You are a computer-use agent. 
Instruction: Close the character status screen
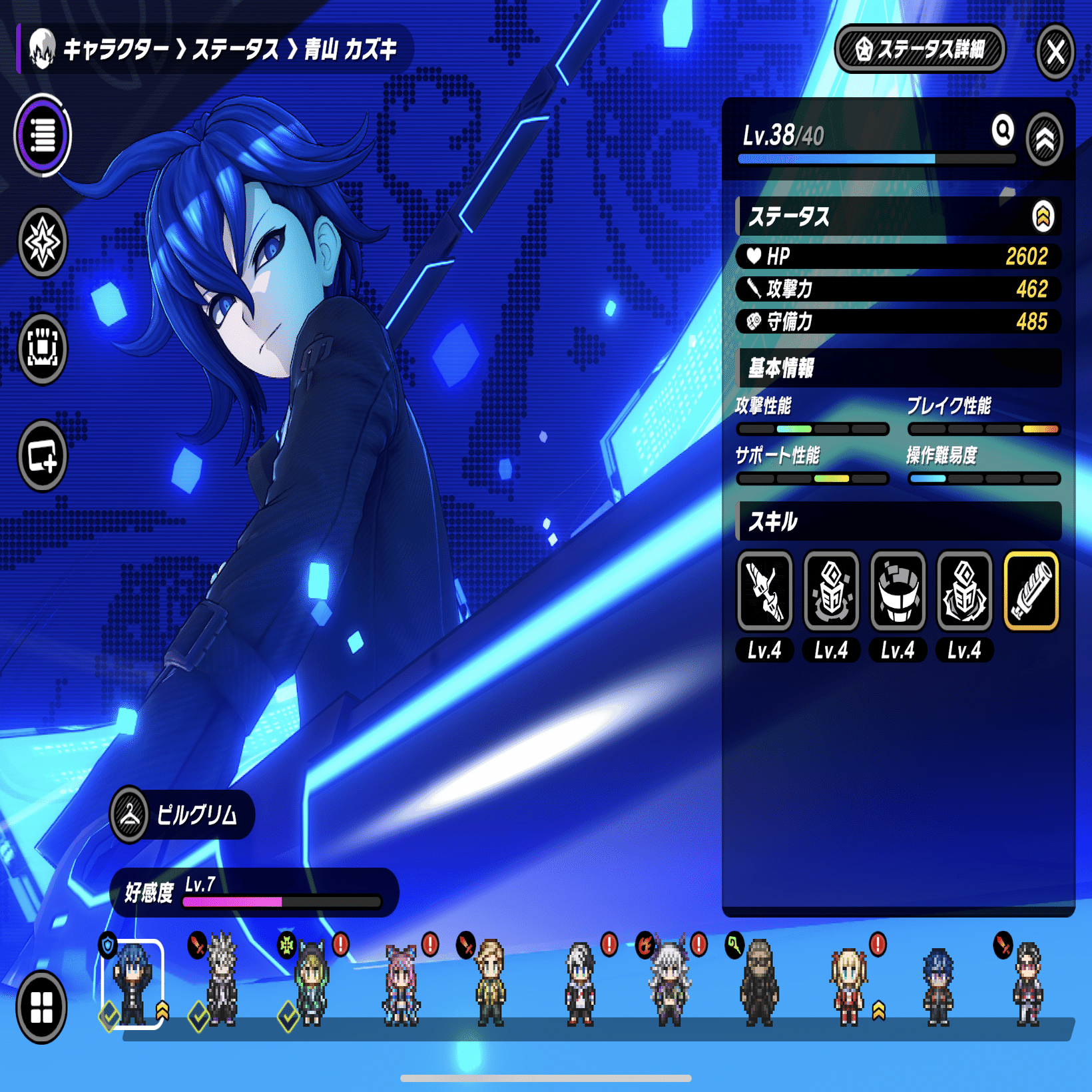click(1055, 51)
